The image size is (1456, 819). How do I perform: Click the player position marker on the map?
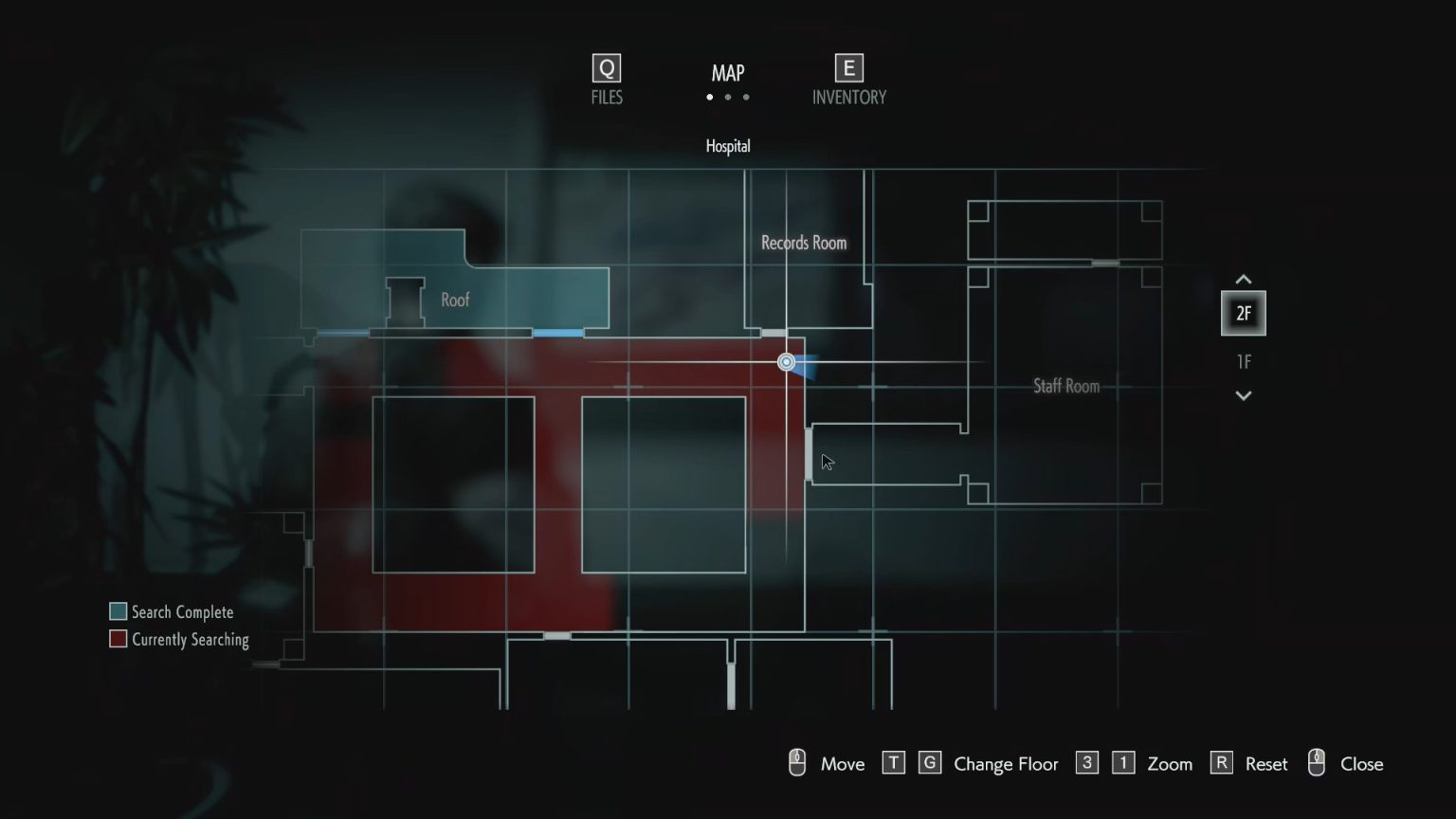tap(786, 362)
